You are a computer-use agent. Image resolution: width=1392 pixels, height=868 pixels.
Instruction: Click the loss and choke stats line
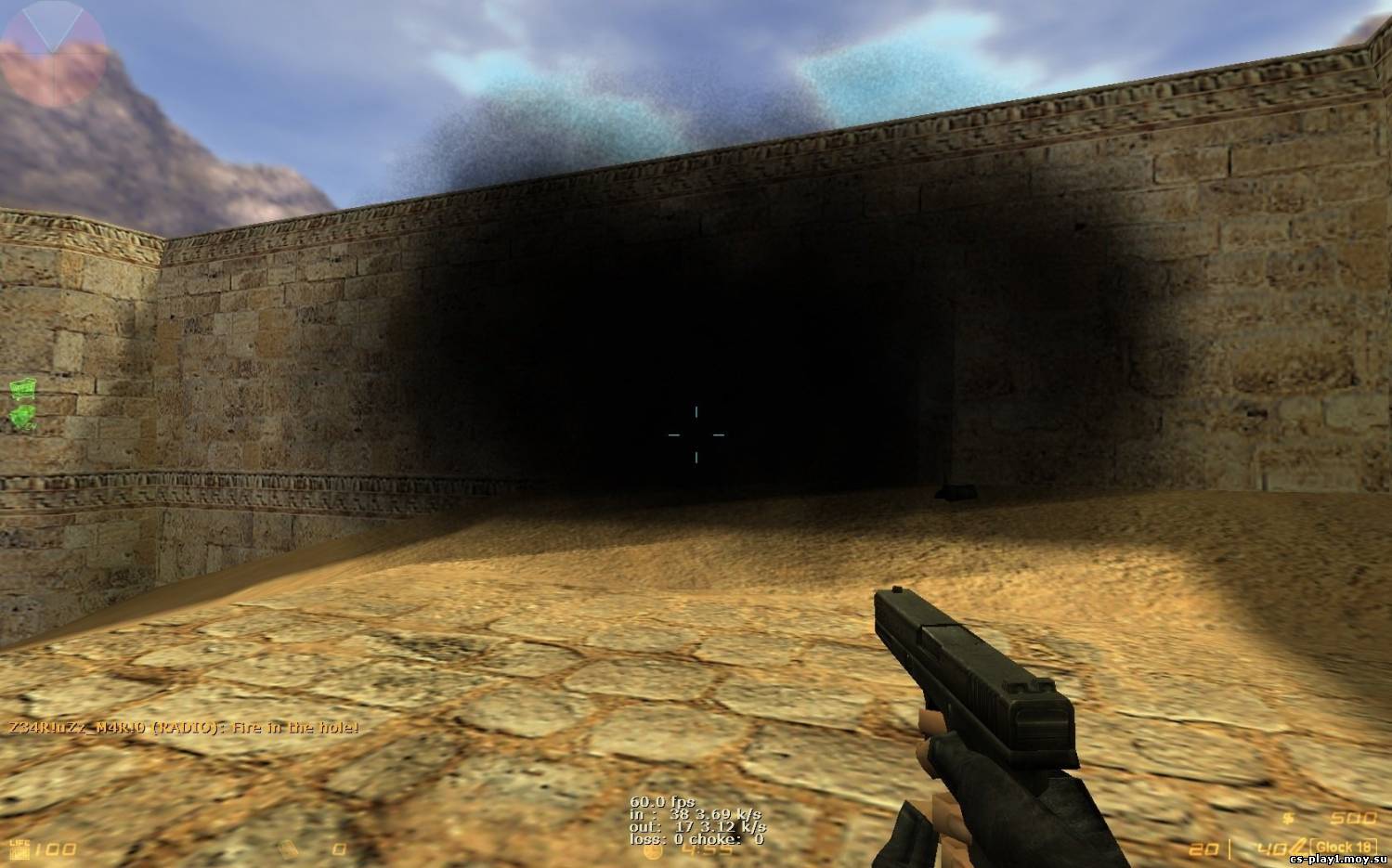(x=696, y=839)
